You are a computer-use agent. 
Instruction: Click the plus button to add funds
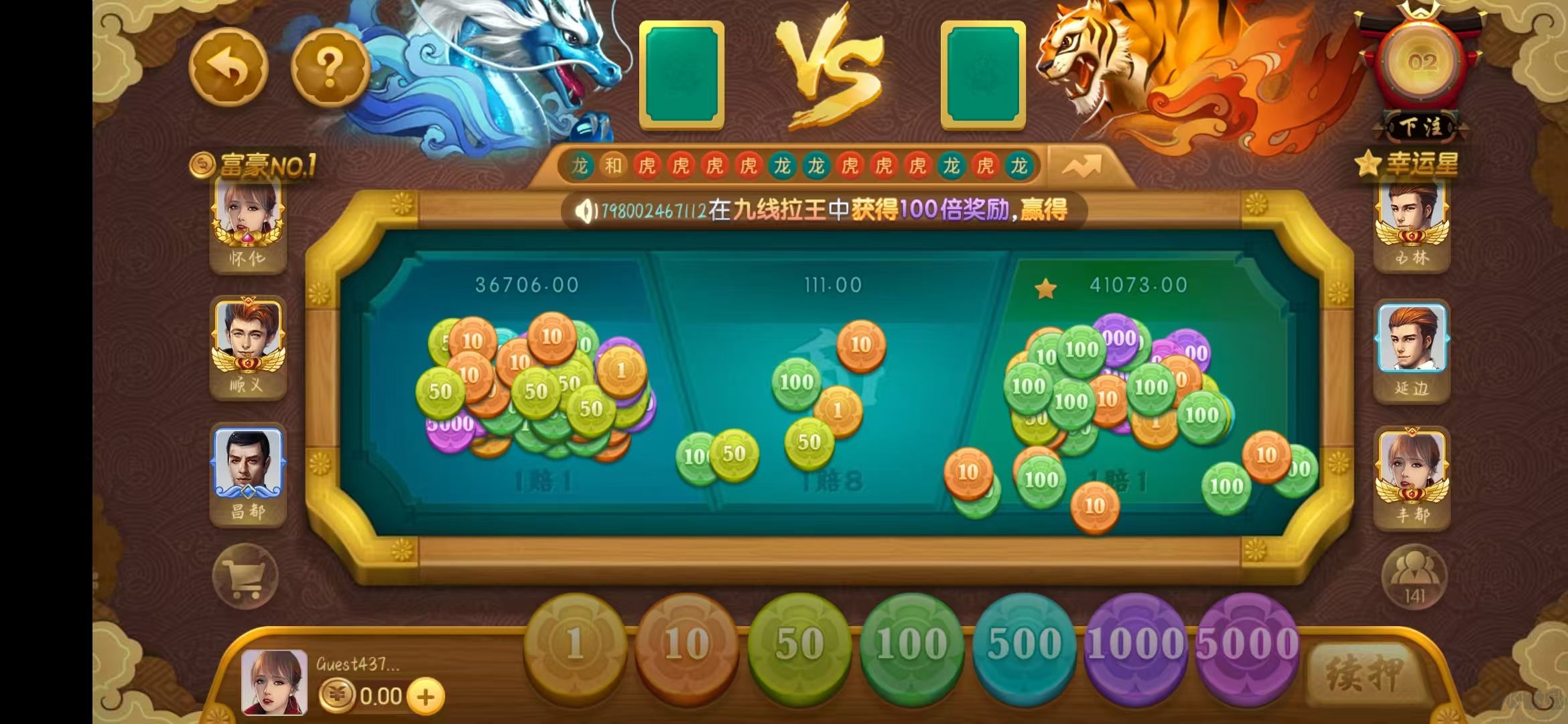[424, 695]
